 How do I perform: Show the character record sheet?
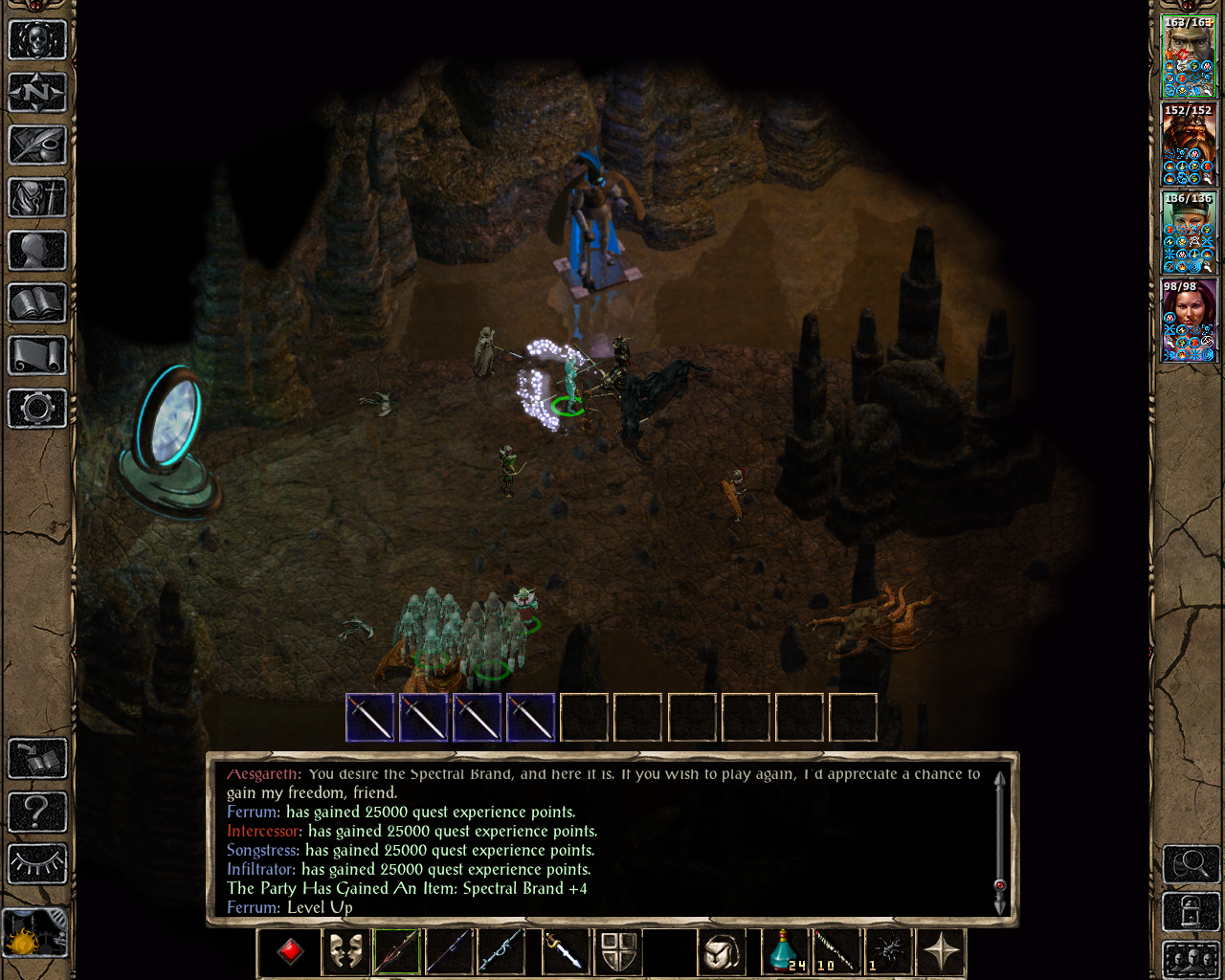point(37,251)
